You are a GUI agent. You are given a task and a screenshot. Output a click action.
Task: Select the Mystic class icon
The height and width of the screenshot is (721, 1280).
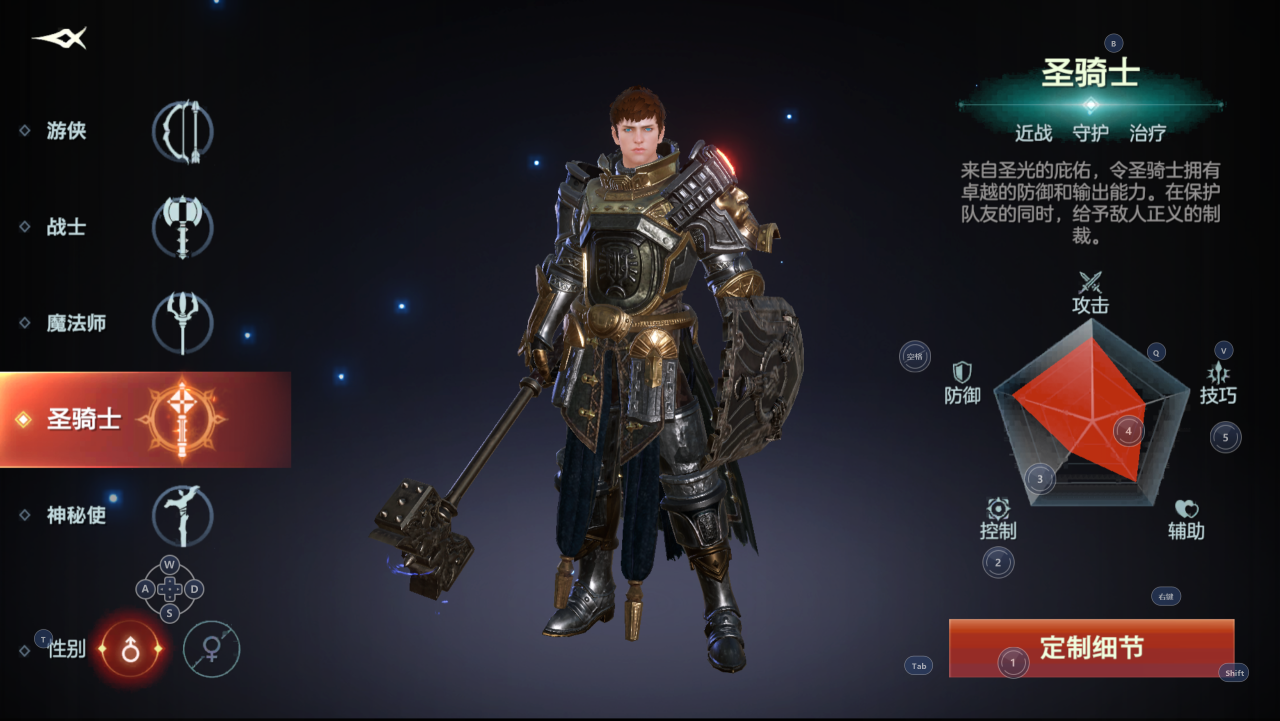click(182, 515)
